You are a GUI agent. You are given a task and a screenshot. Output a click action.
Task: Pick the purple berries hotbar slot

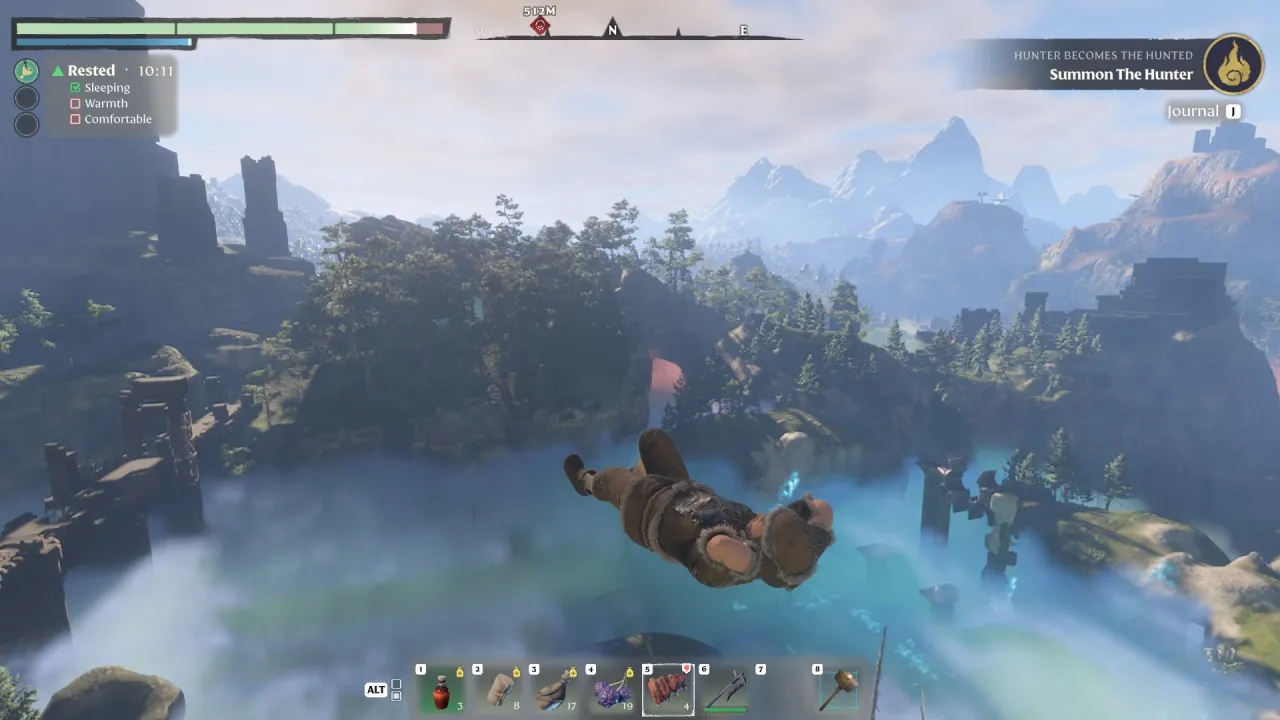tap(611, 691)
